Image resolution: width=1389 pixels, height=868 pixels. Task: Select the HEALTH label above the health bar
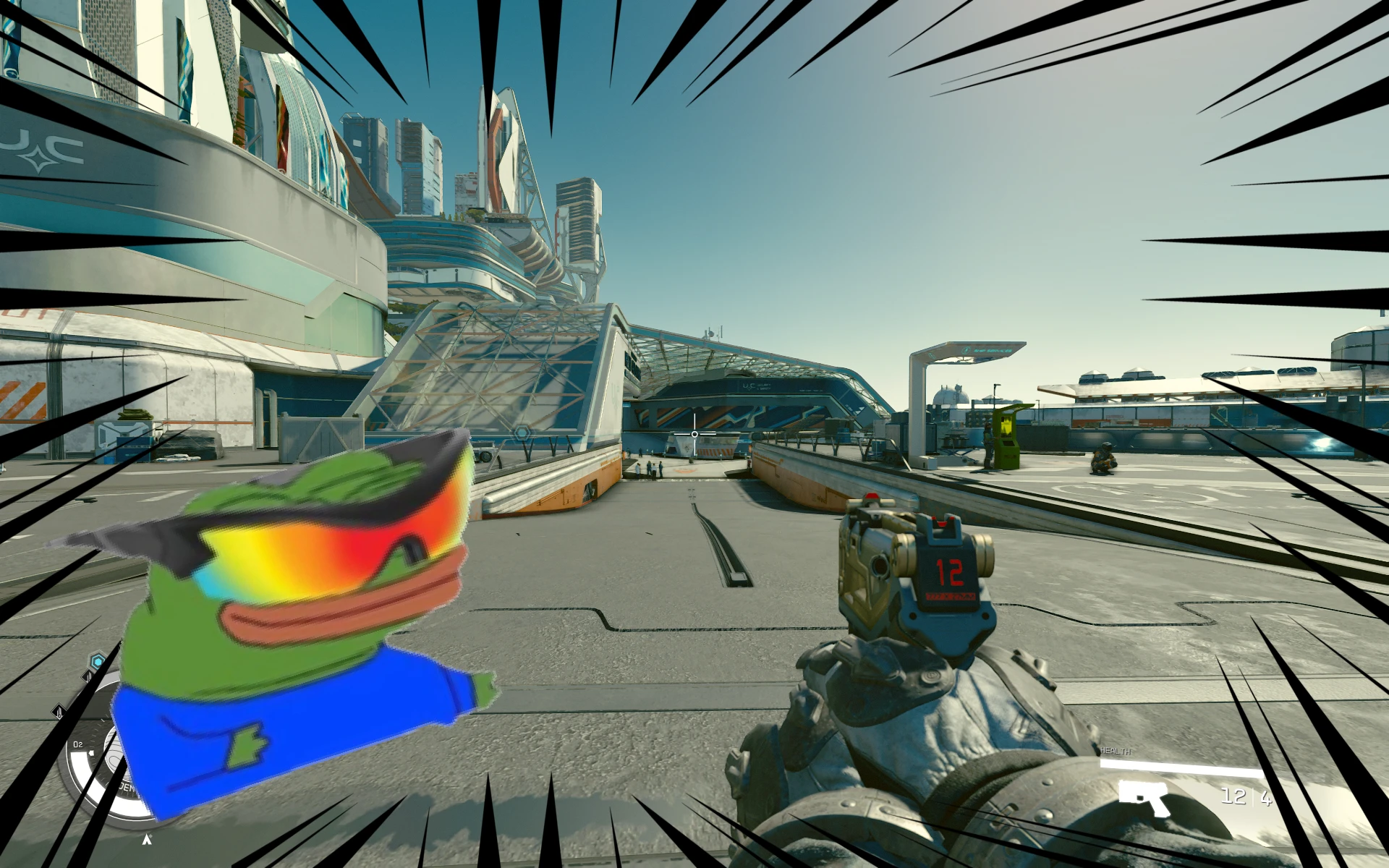(x=1114, y=751)
